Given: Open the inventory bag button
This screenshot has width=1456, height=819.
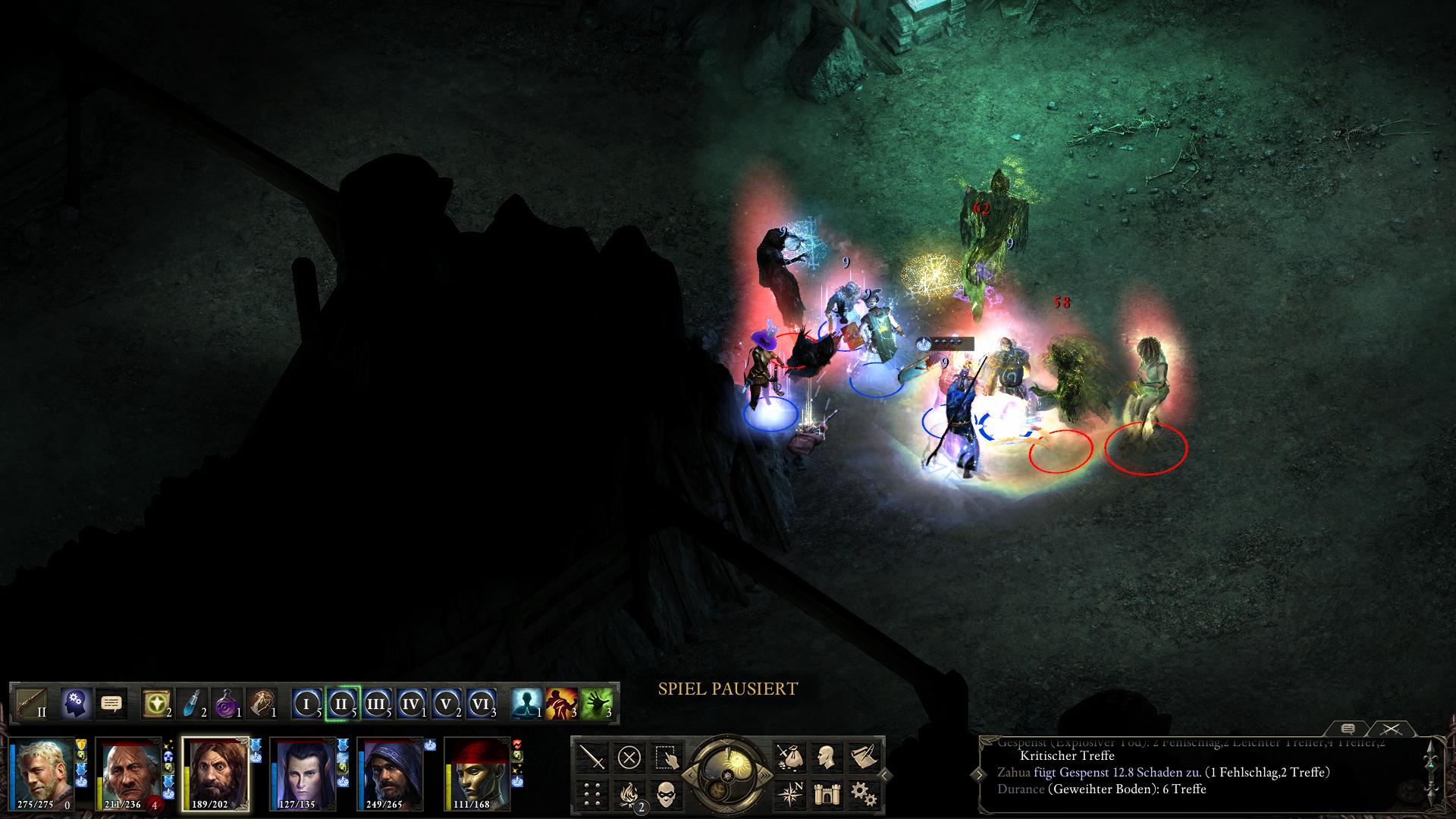Looking at the screenshot, I should pyautogui.click(x=789, y=757).
